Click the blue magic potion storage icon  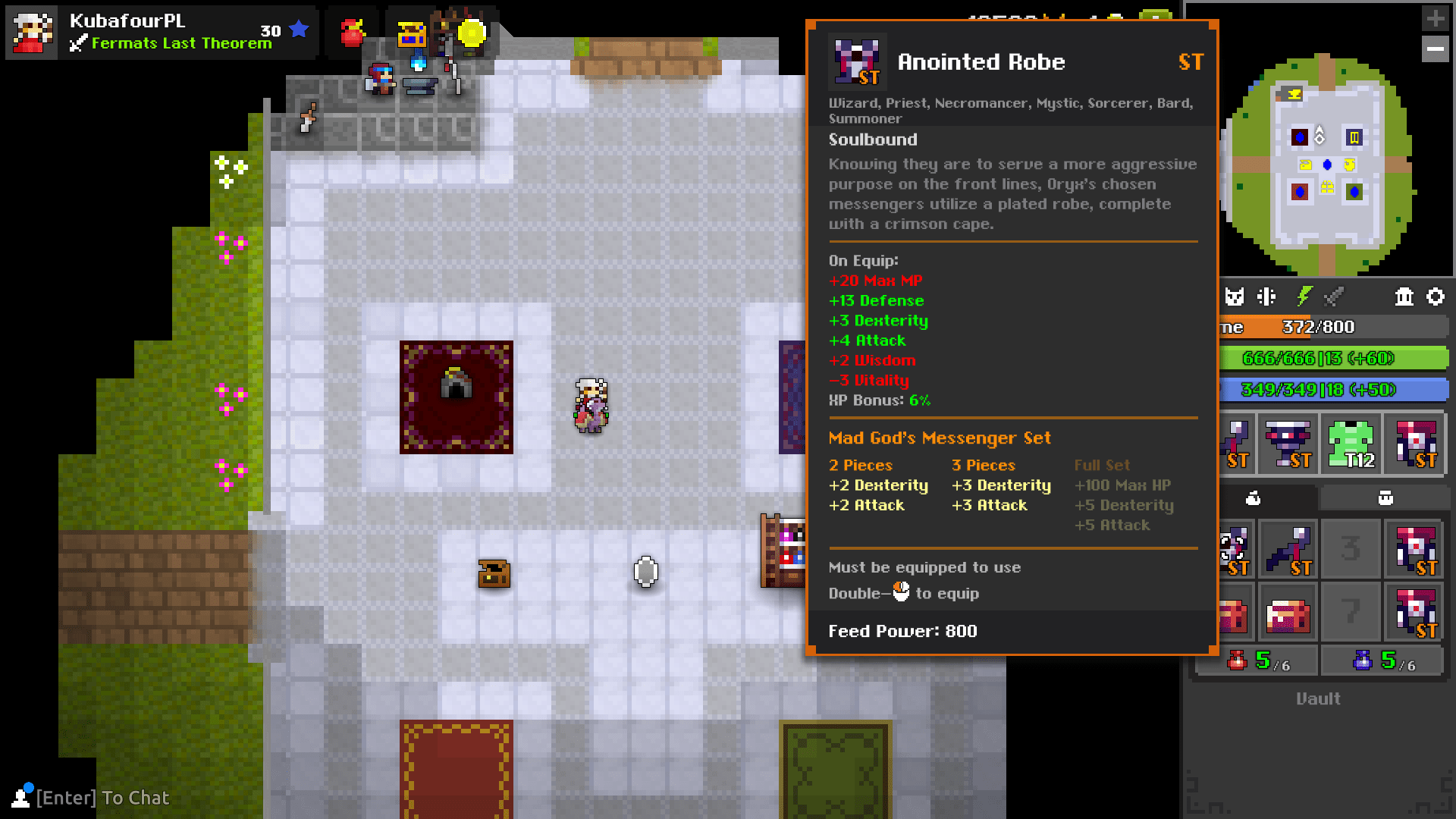click(1363, 661)
